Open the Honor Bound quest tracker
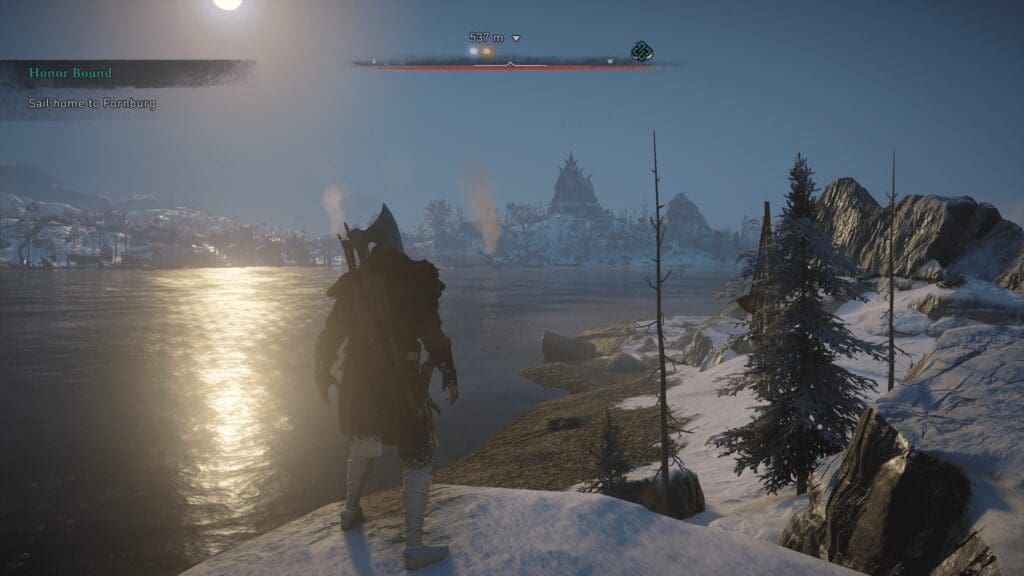 [71, 73]
